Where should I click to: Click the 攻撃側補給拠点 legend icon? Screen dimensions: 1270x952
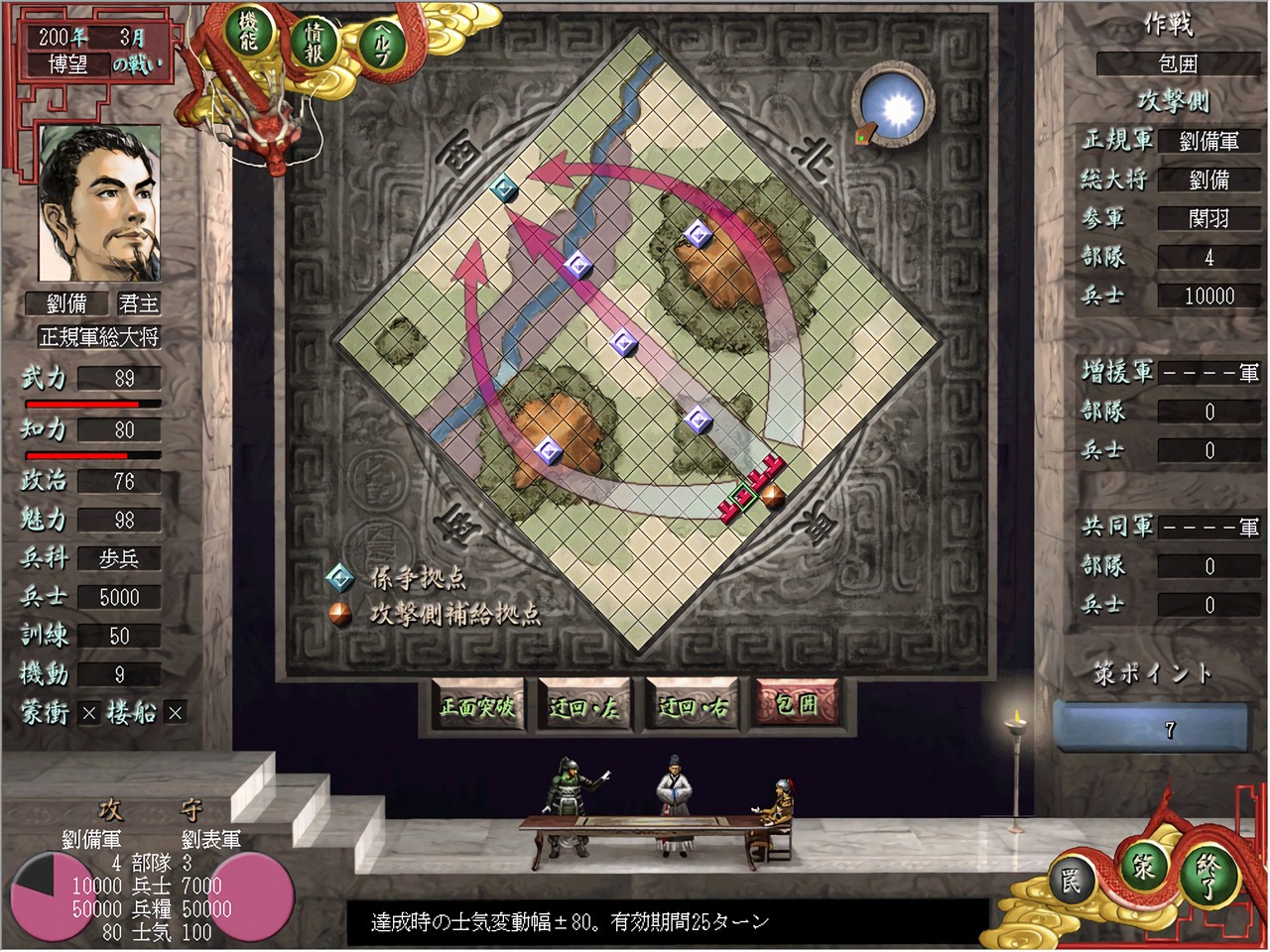[341, 613]
